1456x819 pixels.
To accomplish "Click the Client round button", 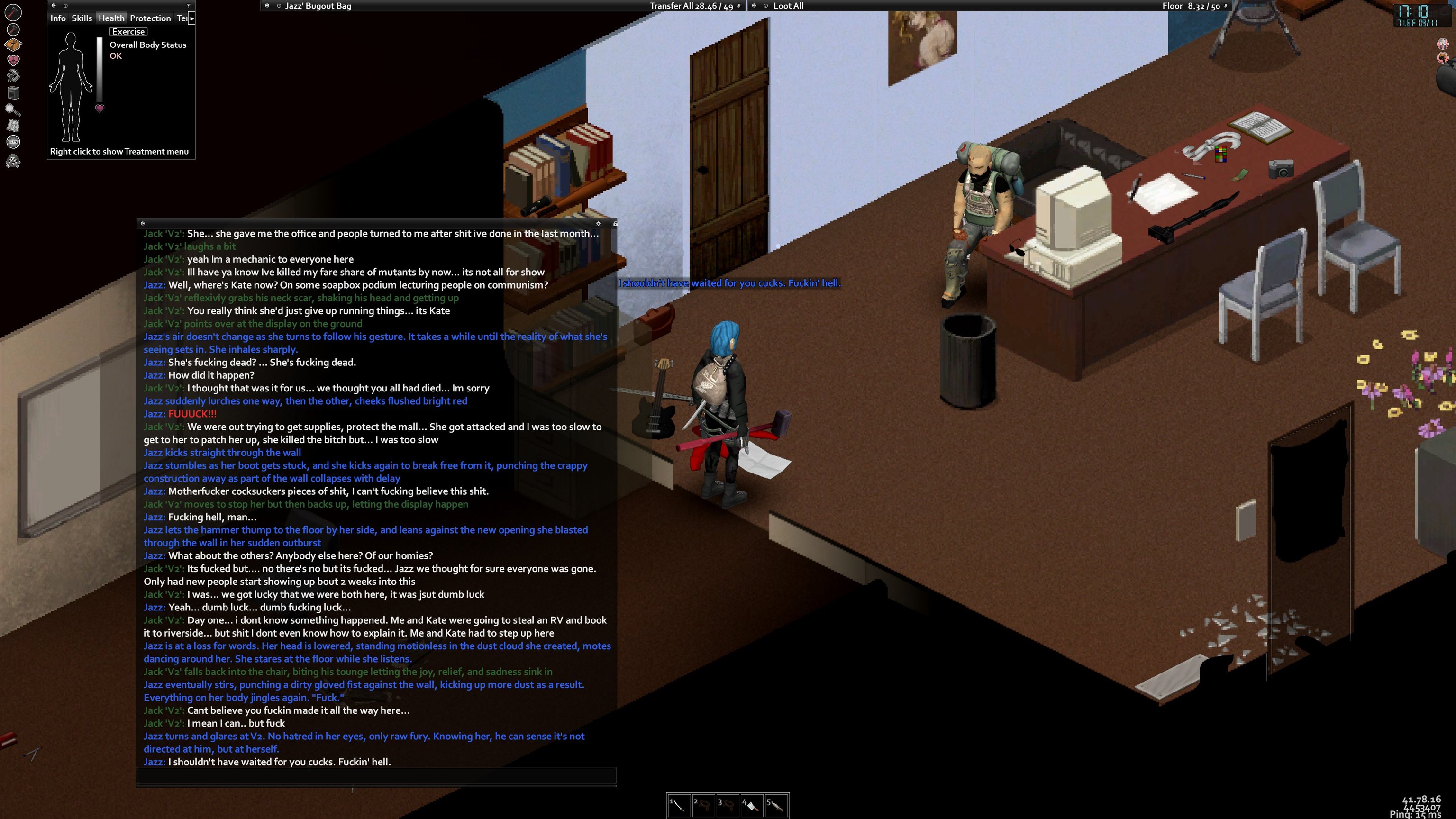I will coord(13,142).
